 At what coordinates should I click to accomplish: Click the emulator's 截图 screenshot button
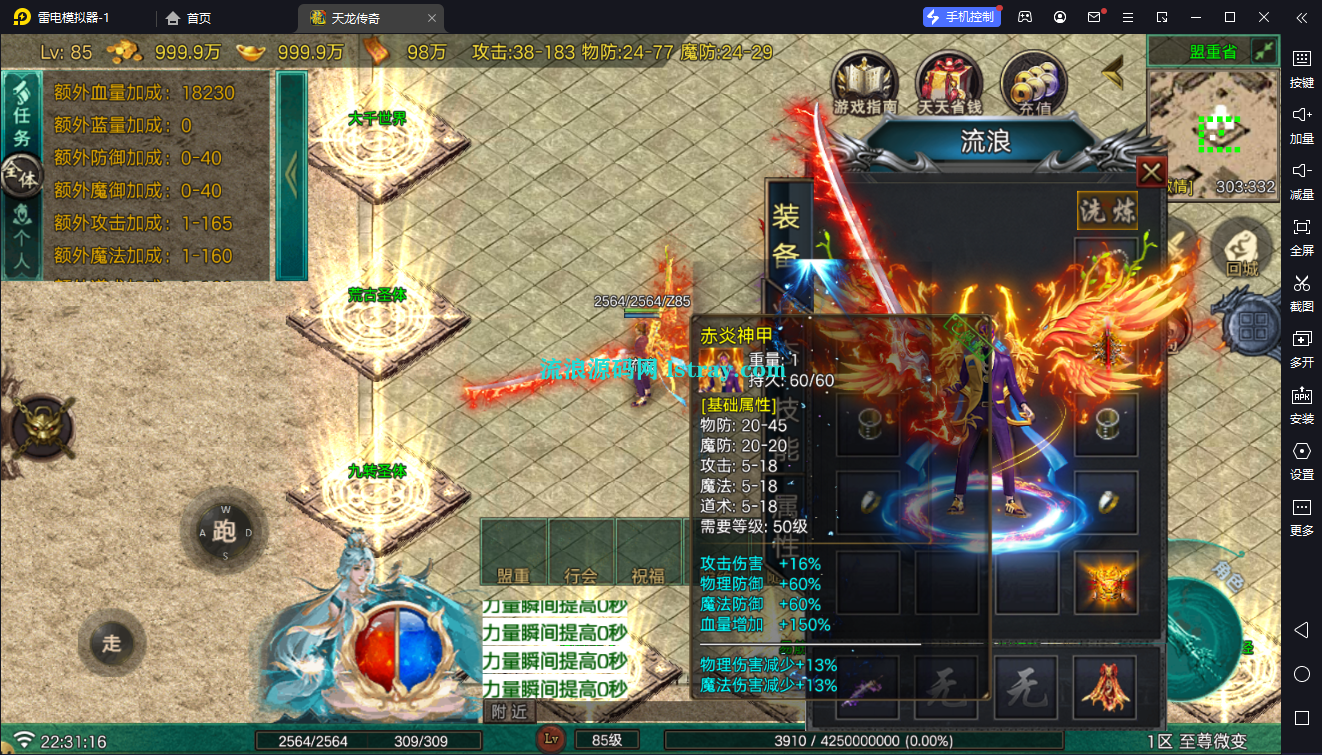1301,290
